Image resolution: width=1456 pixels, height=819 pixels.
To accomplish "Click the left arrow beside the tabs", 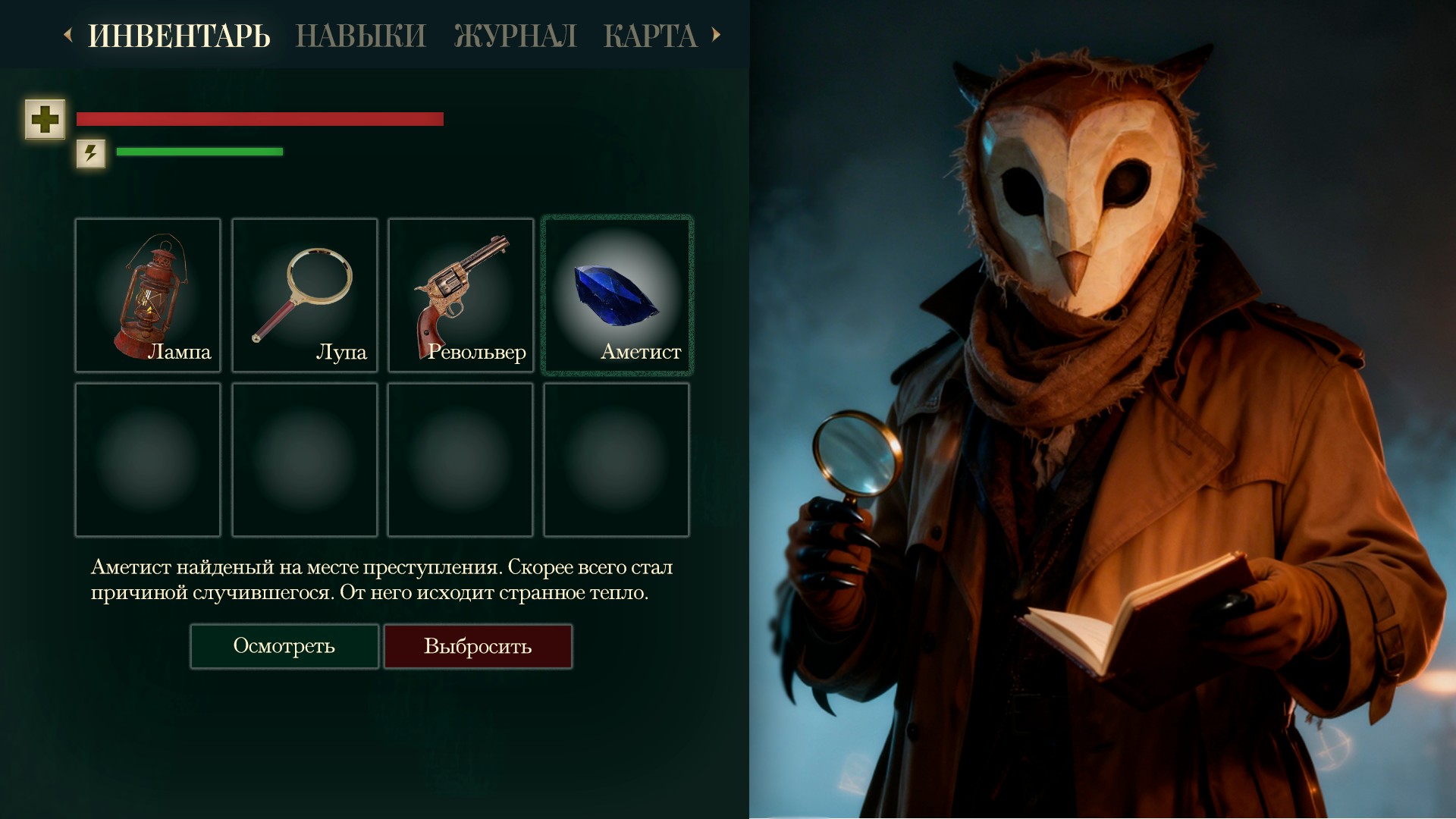I will (x=68, y=34).
